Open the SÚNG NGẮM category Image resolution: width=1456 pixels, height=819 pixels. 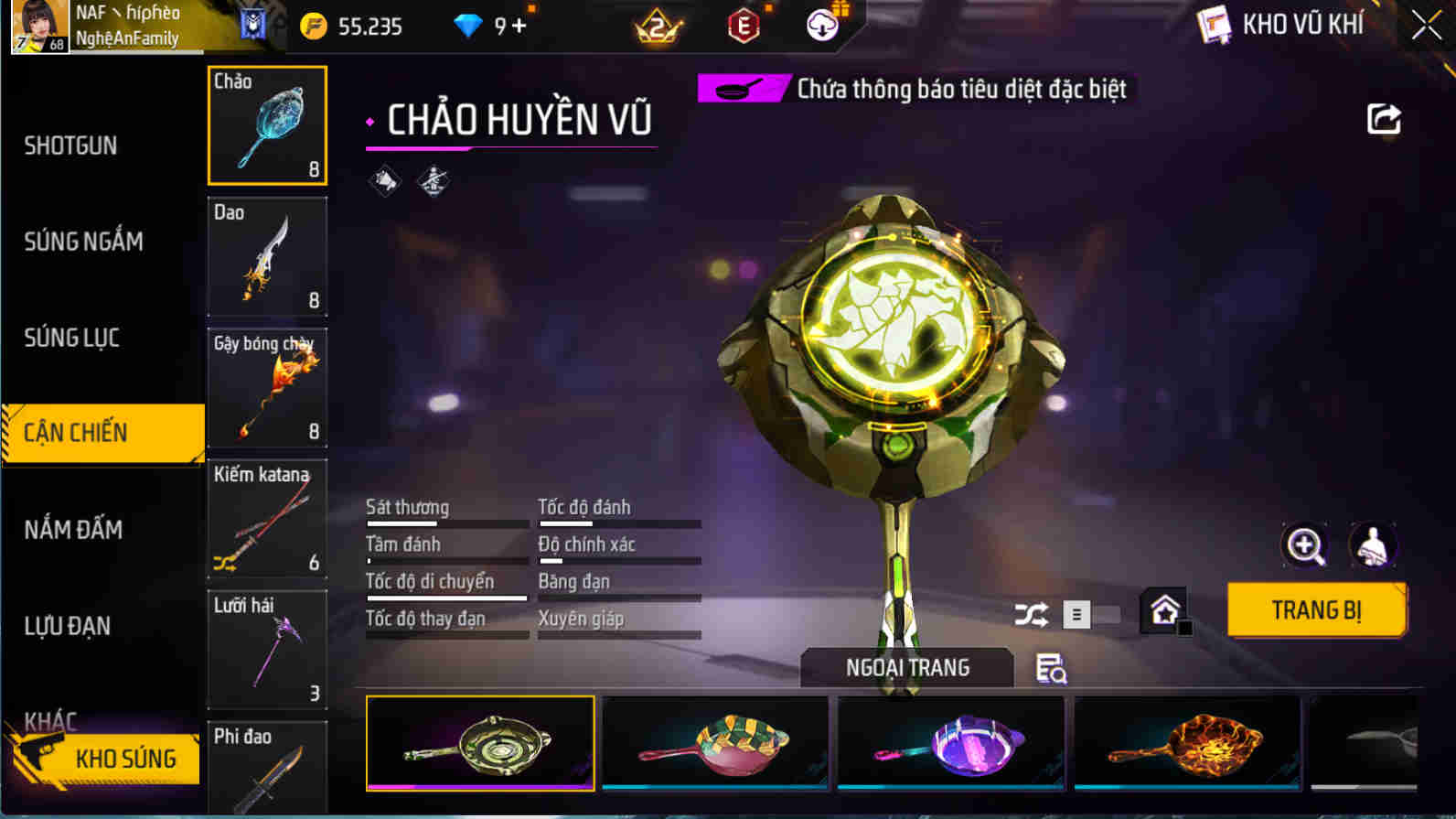click(x=82, y=242)
